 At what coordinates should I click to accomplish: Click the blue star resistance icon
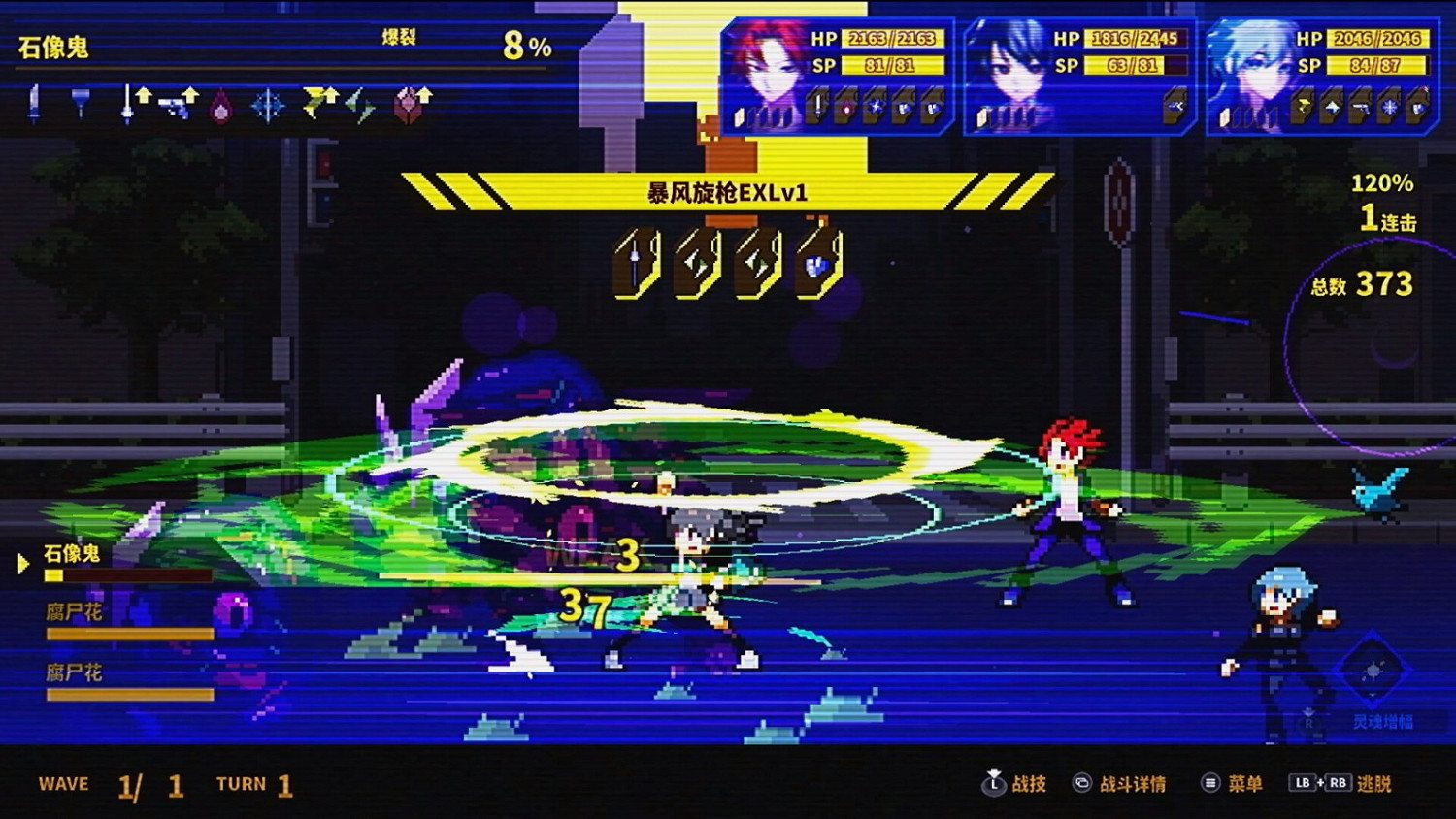270,107
